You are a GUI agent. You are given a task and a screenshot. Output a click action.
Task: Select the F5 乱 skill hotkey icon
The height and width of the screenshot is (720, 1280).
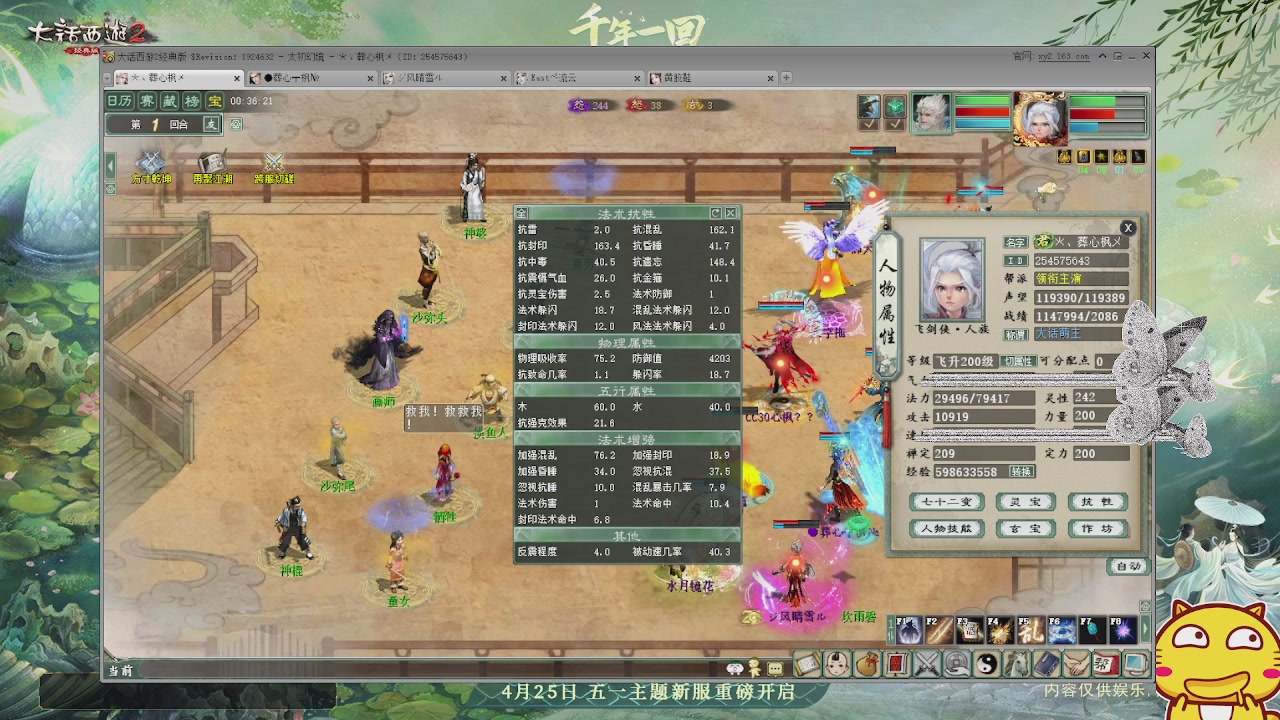point(1030,630)
